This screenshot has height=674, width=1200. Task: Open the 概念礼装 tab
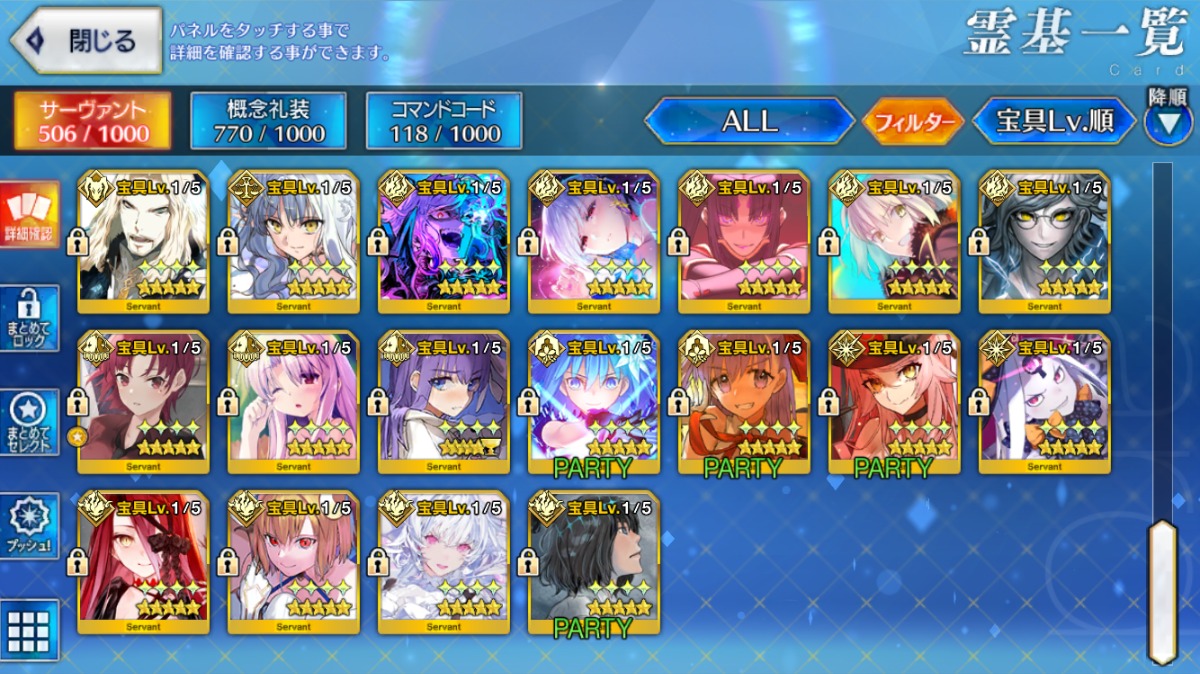point(268,121)
